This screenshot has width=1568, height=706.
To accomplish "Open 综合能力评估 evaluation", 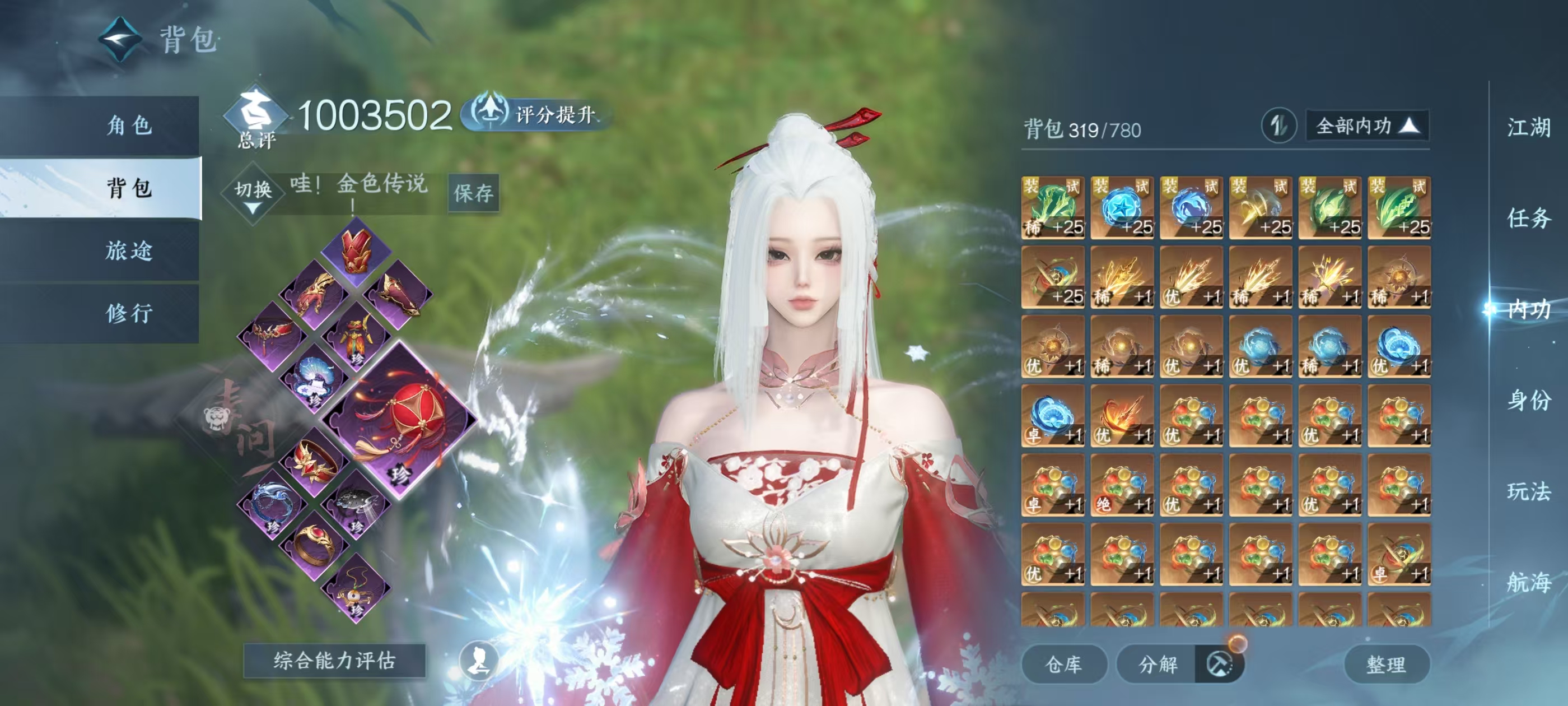I will tap(334, 660).
